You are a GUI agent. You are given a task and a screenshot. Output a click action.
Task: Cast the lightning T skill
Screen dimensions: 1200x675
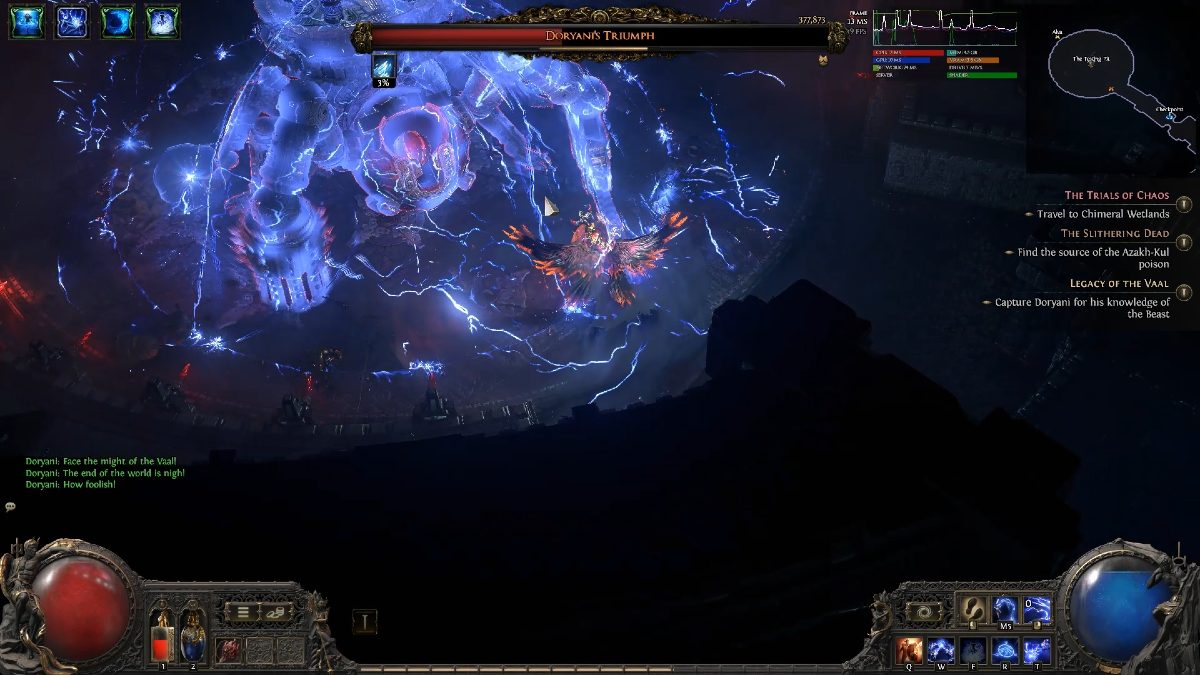click(1036, 649)
